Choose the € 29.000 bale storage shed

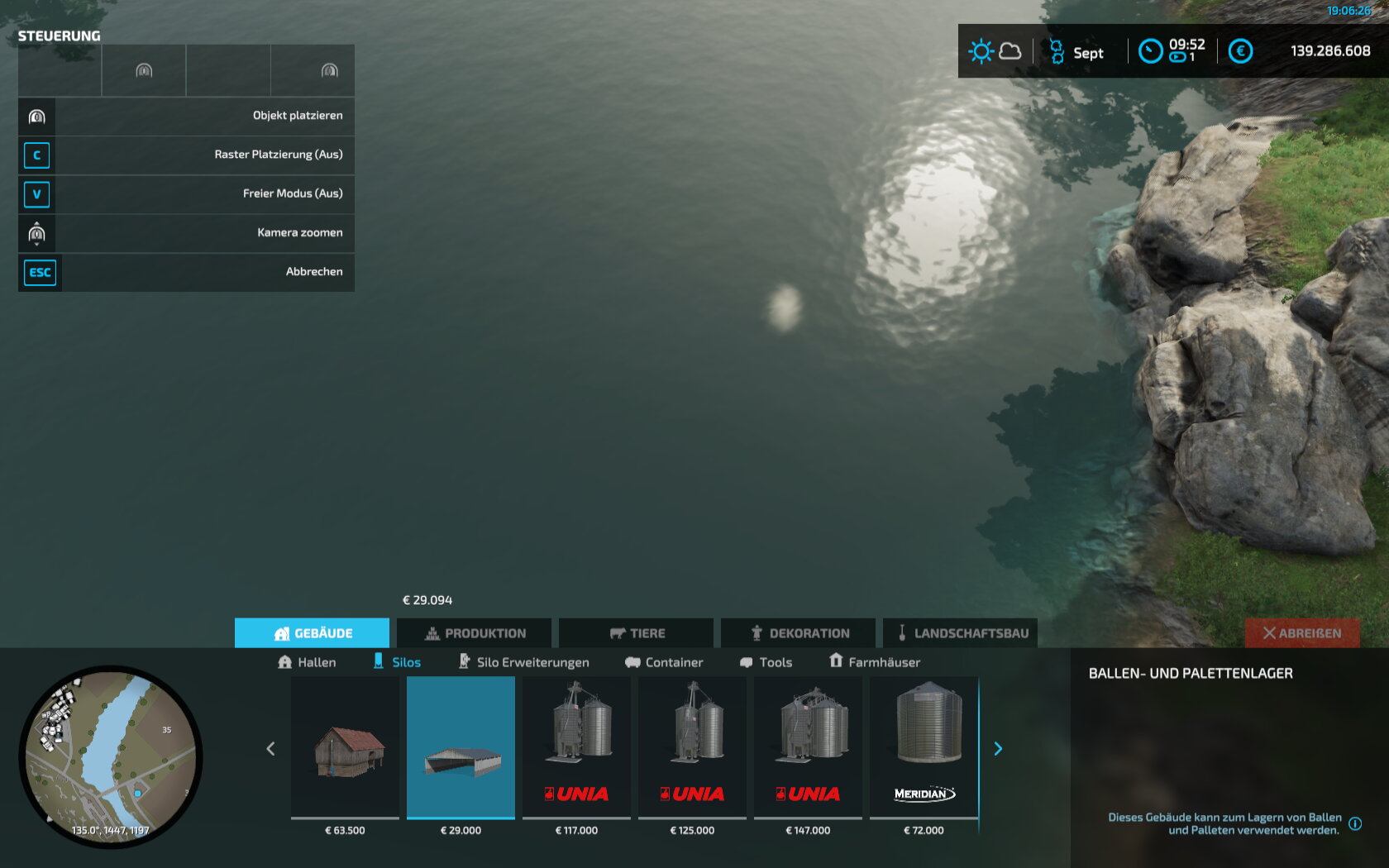[461, 748]
